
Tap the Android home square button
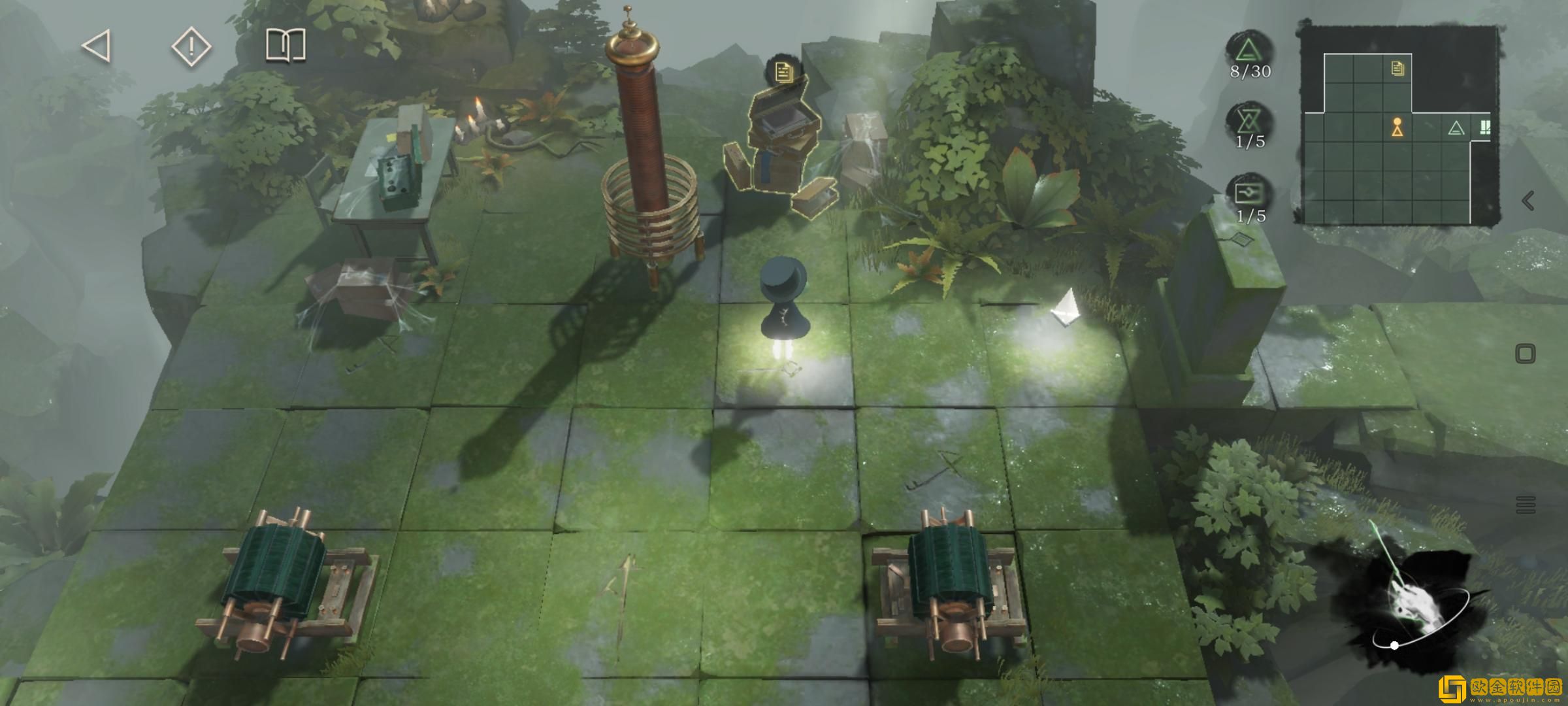(x=1525, y=354)
